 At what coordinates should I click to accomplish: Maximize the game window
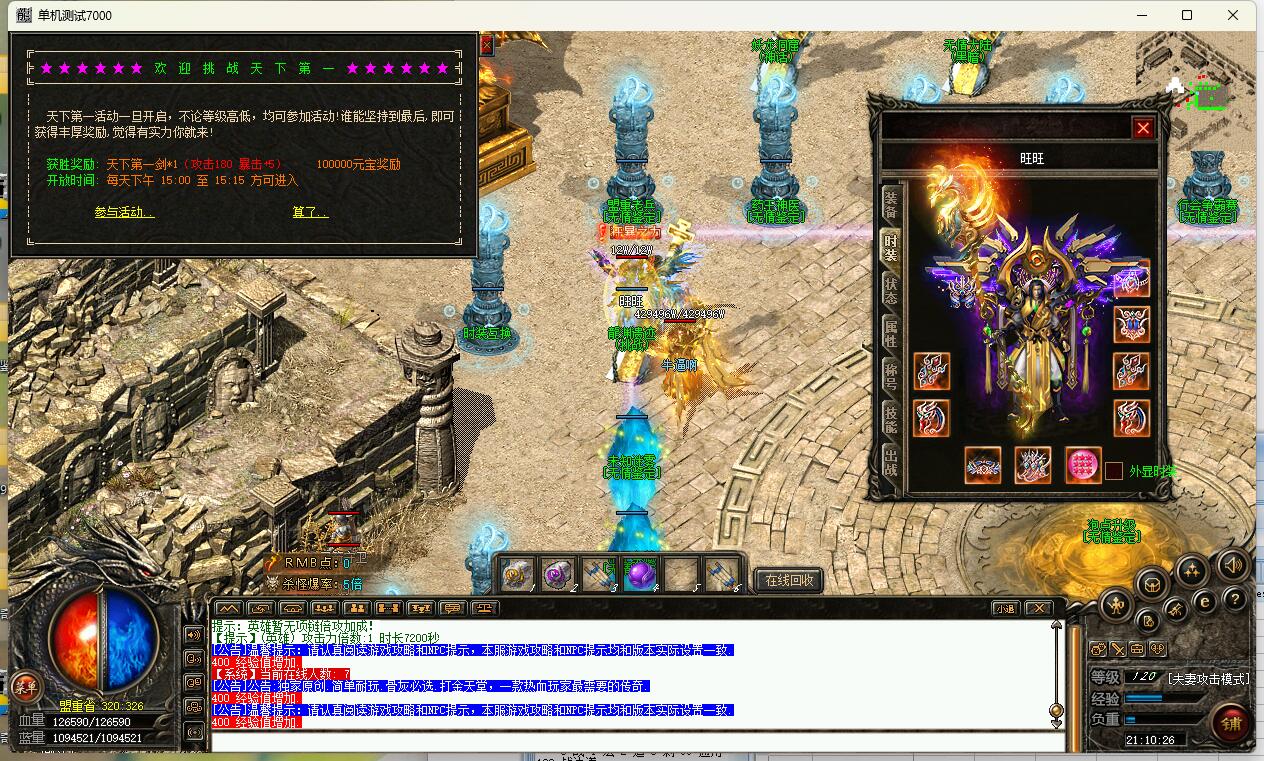1187,15
